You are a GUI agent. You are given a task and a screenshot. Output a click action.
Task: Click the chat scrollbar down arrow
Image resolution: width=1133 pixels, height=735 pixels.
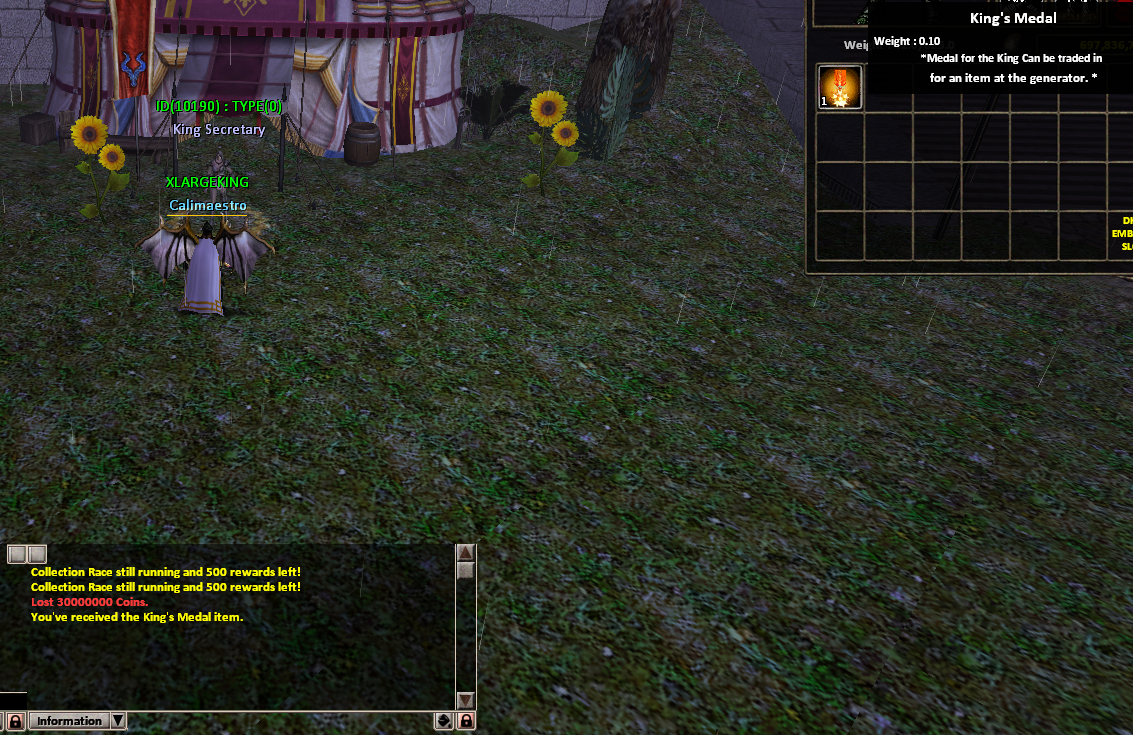click(465, 700)
